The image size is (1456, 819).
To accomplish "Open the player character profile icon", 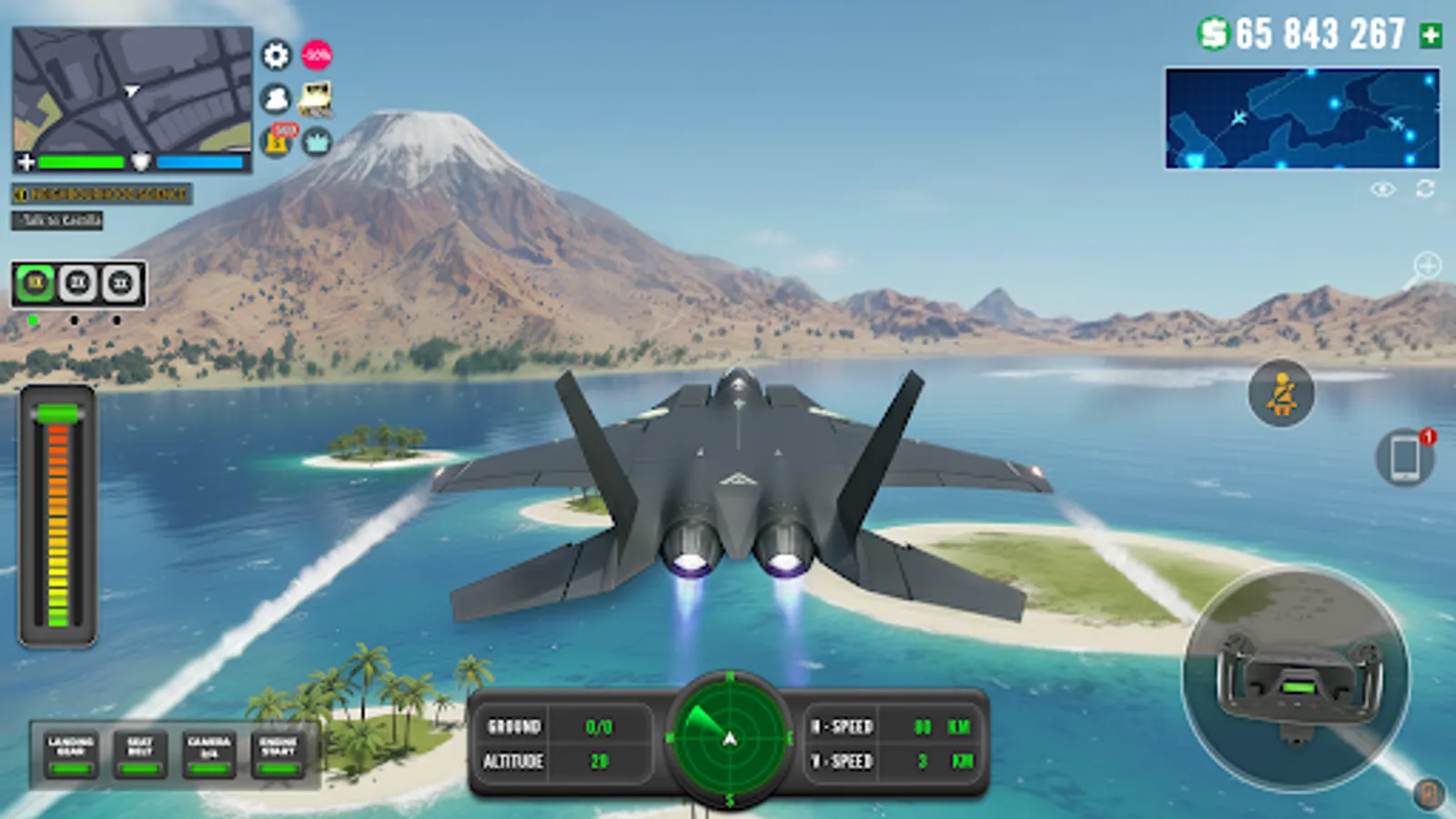I will pos(276,97).
